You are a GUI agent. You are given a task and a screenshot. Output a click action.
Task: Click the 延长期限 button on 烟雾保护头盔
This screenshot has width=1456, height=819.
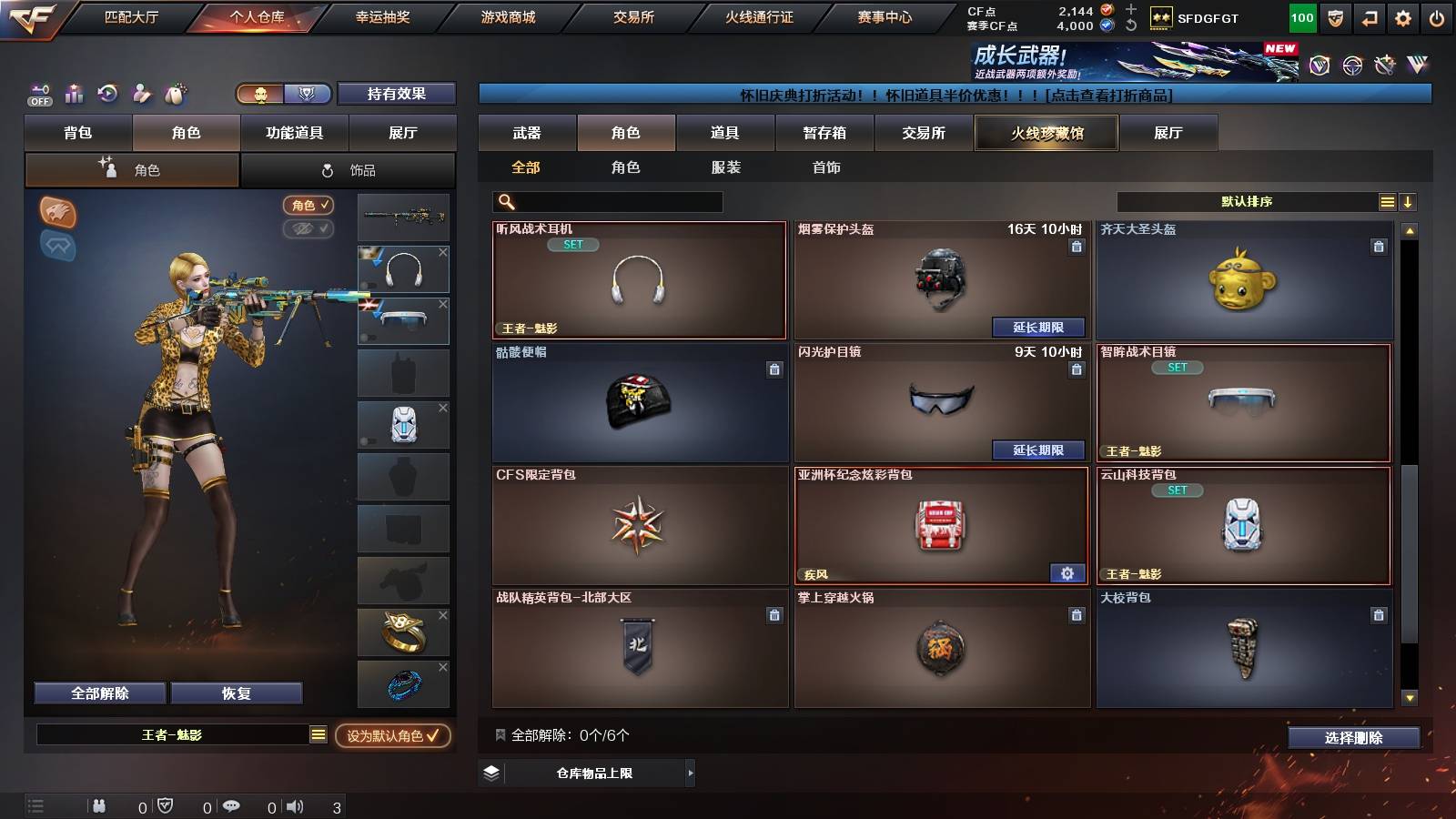pos(1040,327)
